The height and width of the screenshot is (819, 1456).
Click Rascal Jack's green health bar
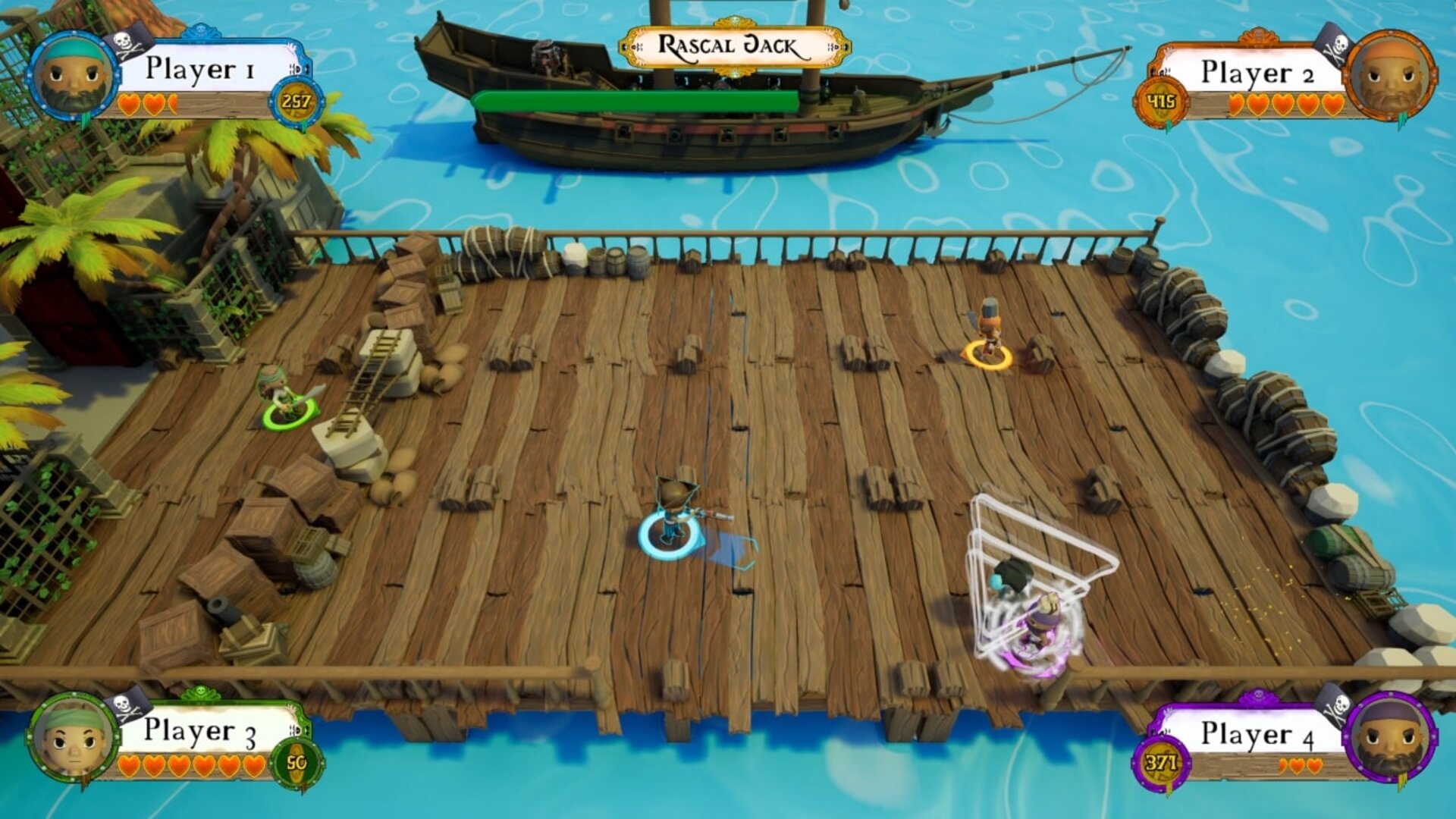pyautogui.click(x=637, y=98)
